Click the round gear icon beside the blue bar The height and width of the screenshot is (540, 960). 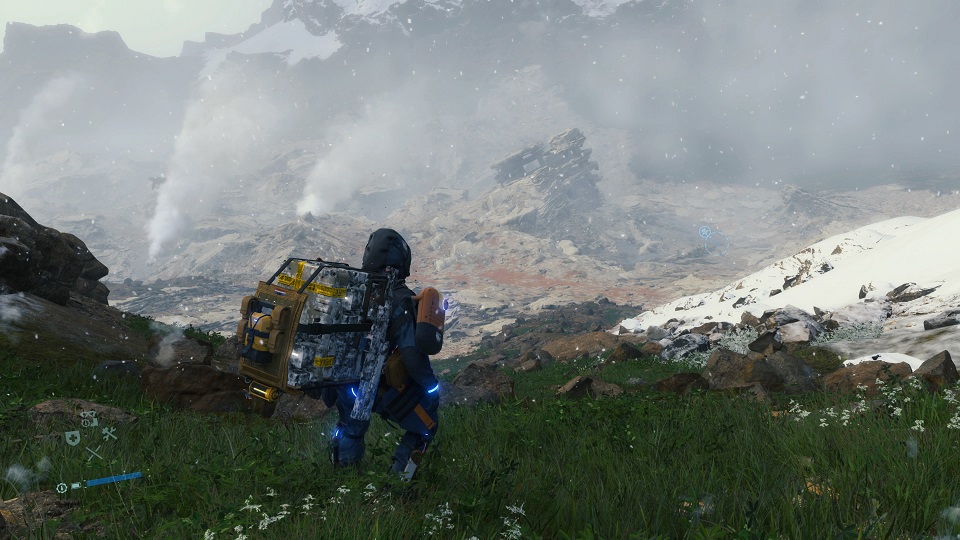pos(62,488)
